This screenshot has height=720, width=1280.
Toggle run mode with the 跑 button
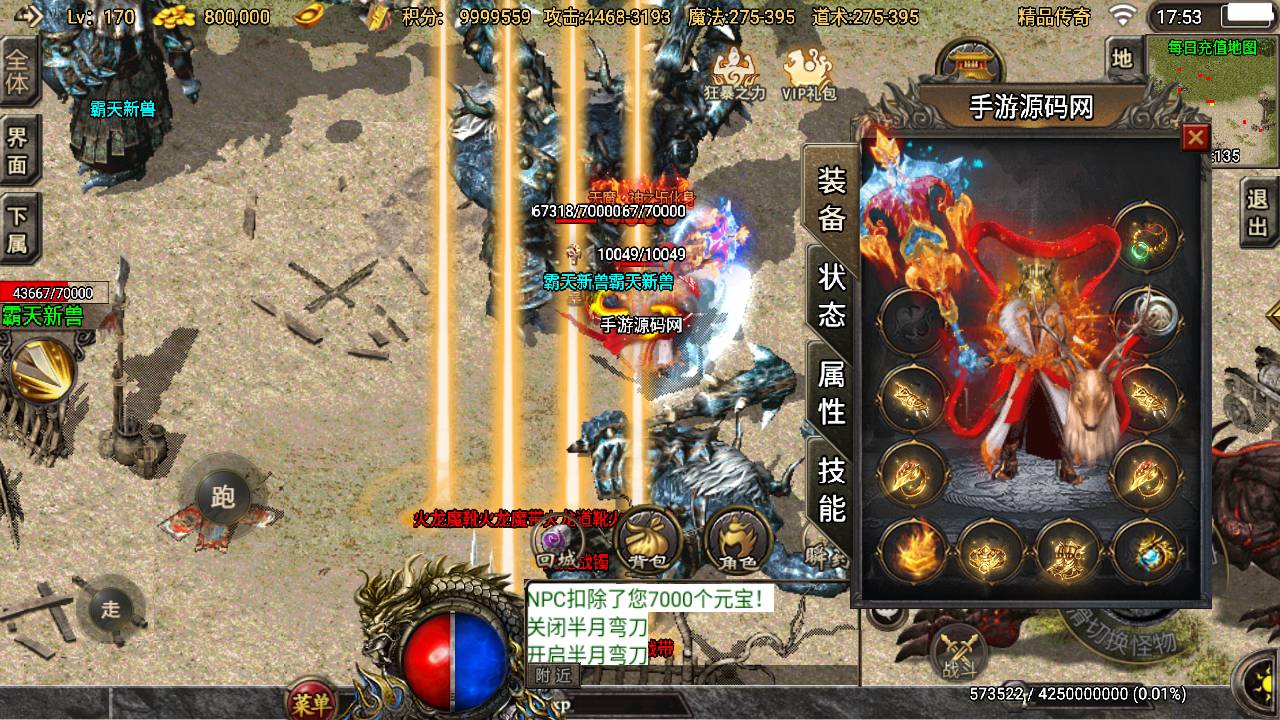pos(227,495)
